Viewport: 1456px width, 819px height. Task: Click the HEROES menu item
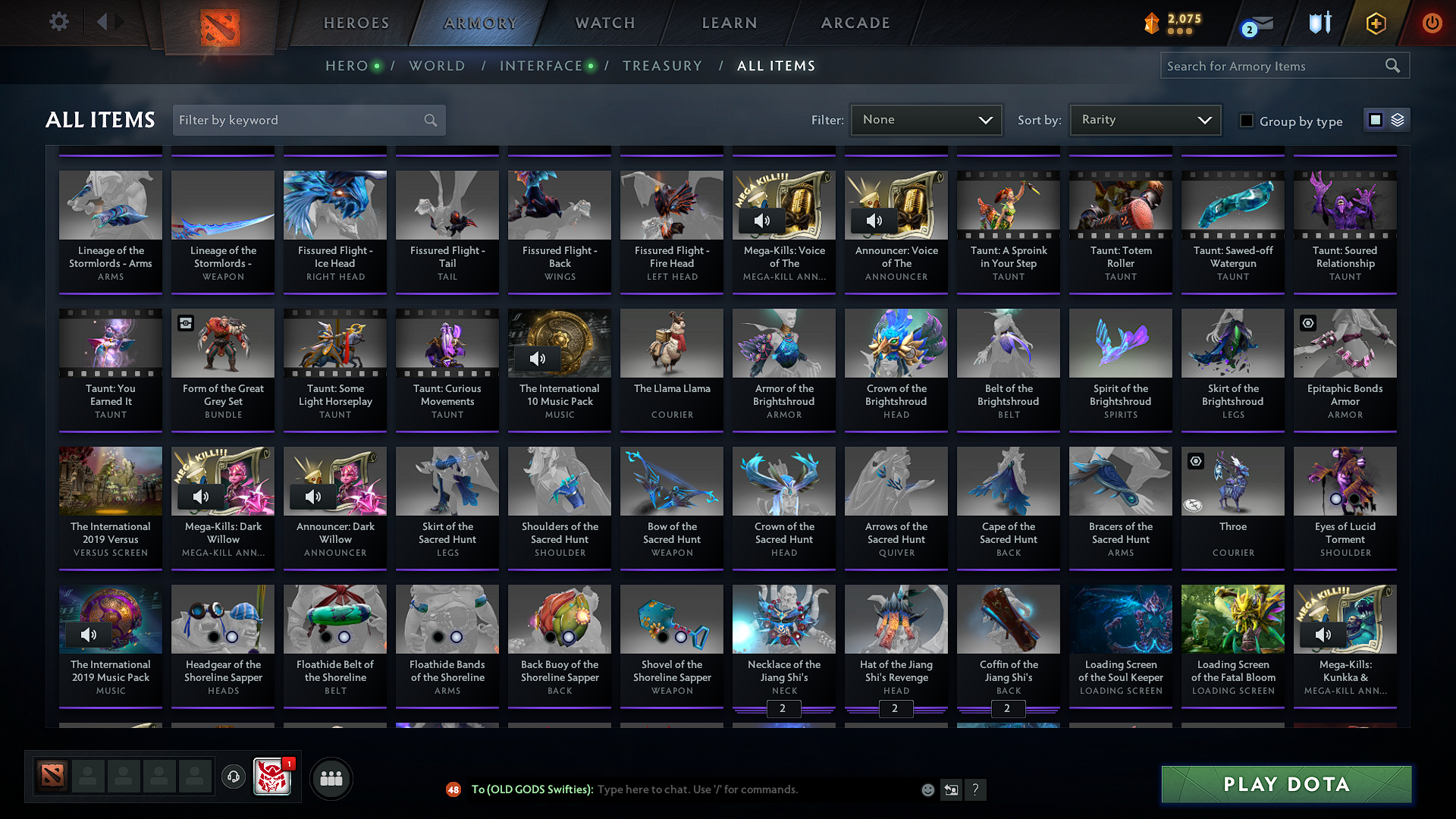coord(356,23)
